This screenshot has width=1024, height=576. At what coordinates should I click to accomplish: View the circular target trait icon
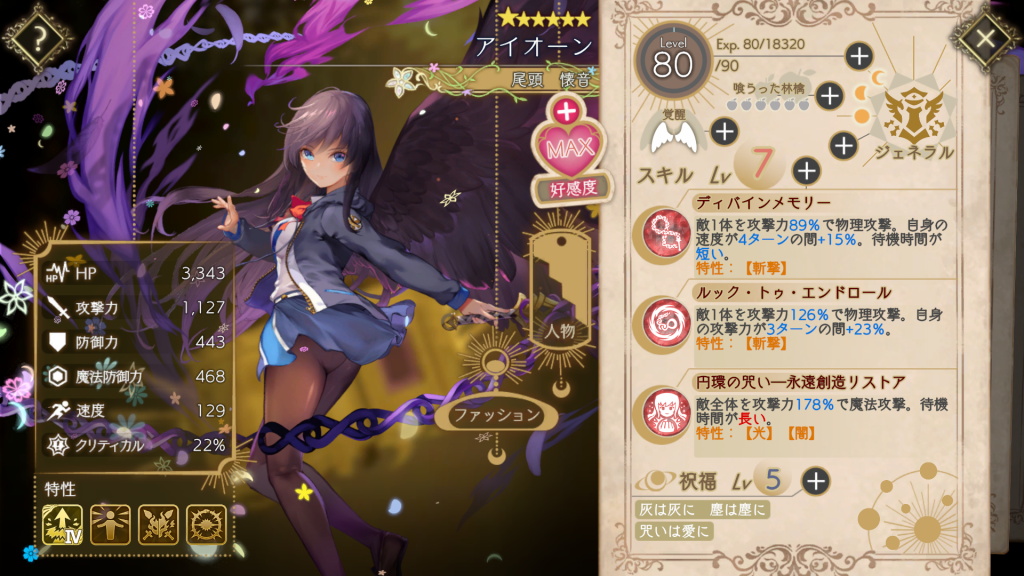pyautogui.click(x=206, y=526)
